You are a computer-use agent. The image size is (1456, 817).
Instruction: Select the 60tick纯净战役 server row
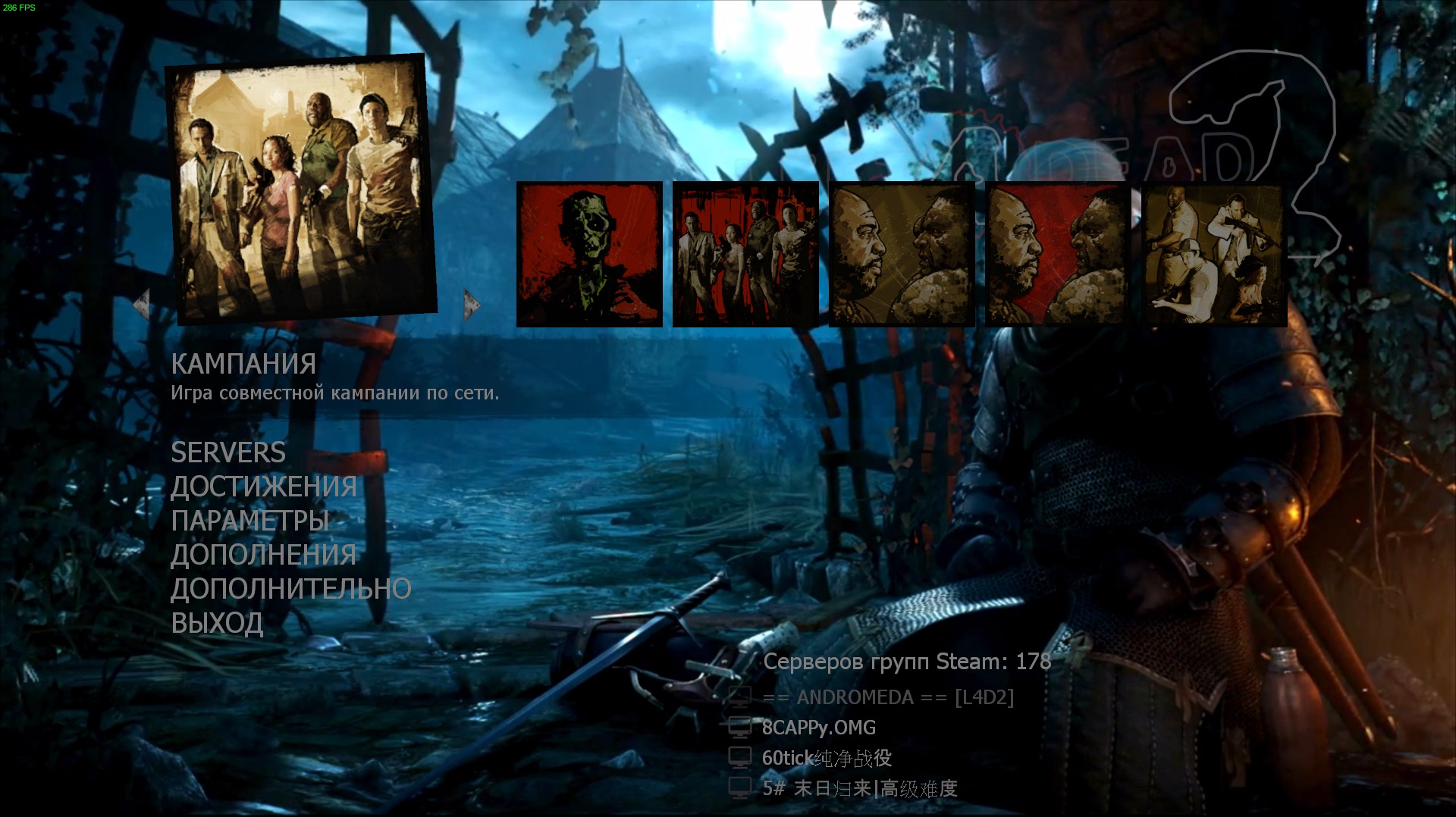827,758
